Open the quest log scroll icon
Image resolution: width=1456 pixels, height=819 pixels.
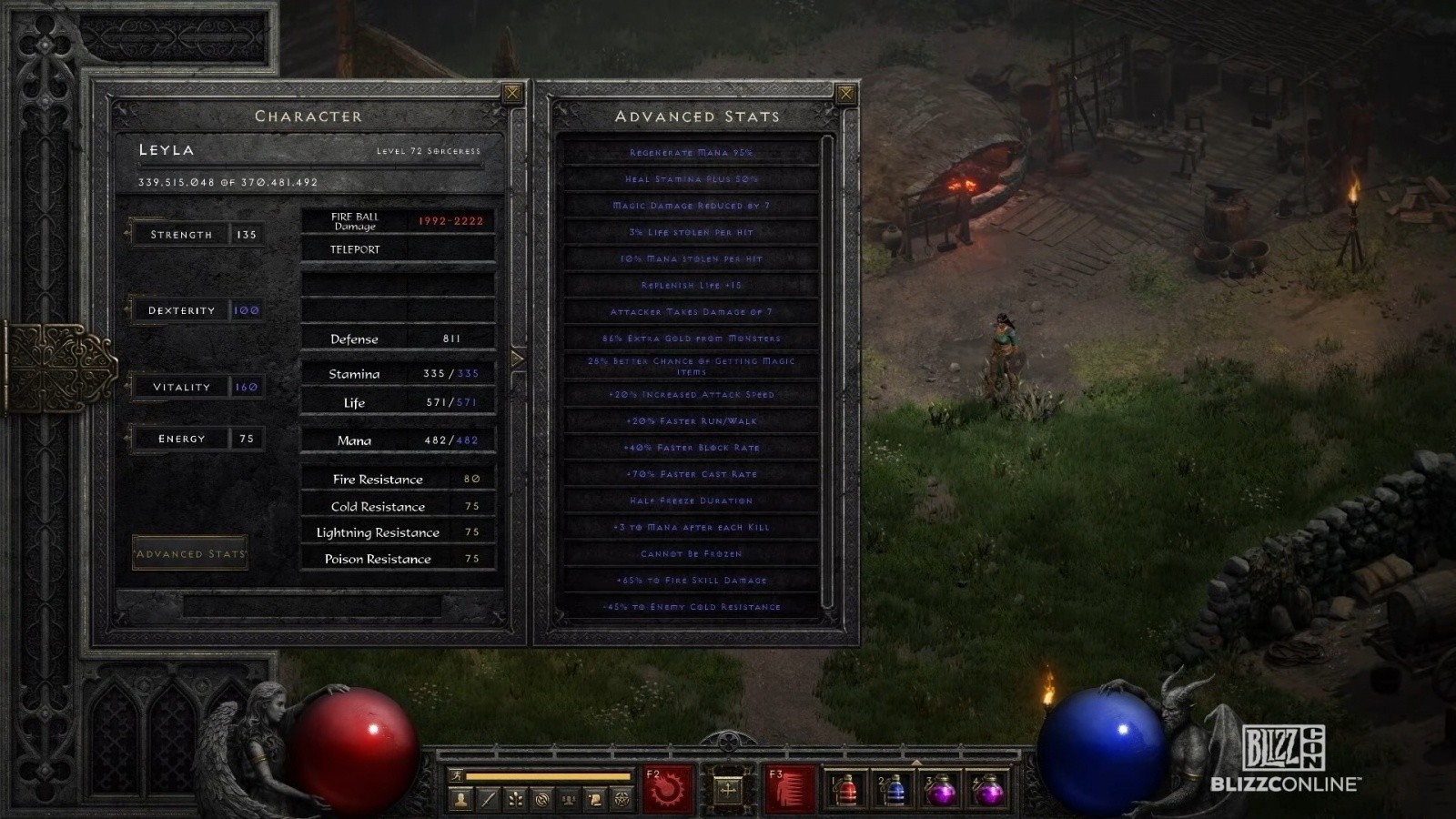point(595,800)
